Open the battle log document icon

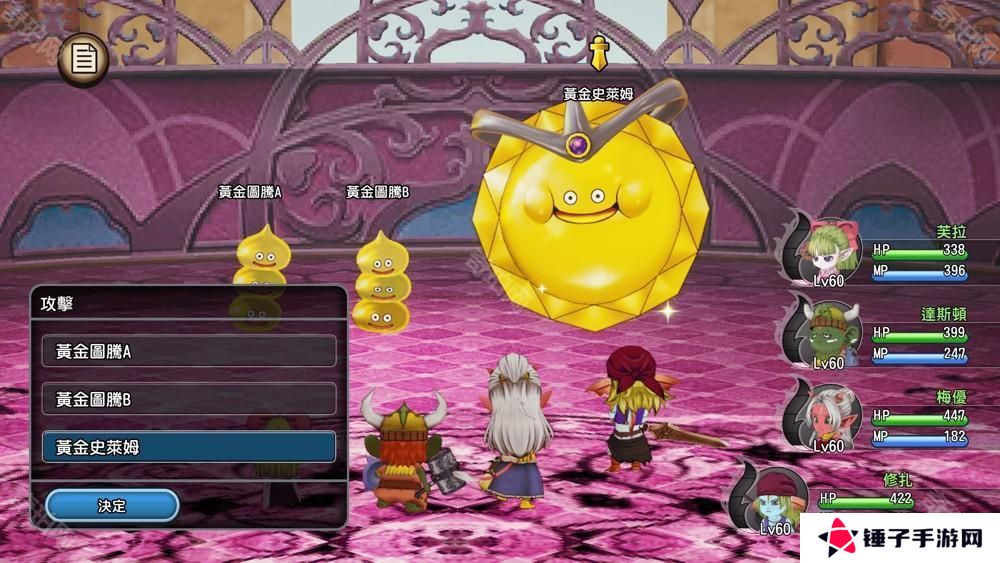click(84, 60)
